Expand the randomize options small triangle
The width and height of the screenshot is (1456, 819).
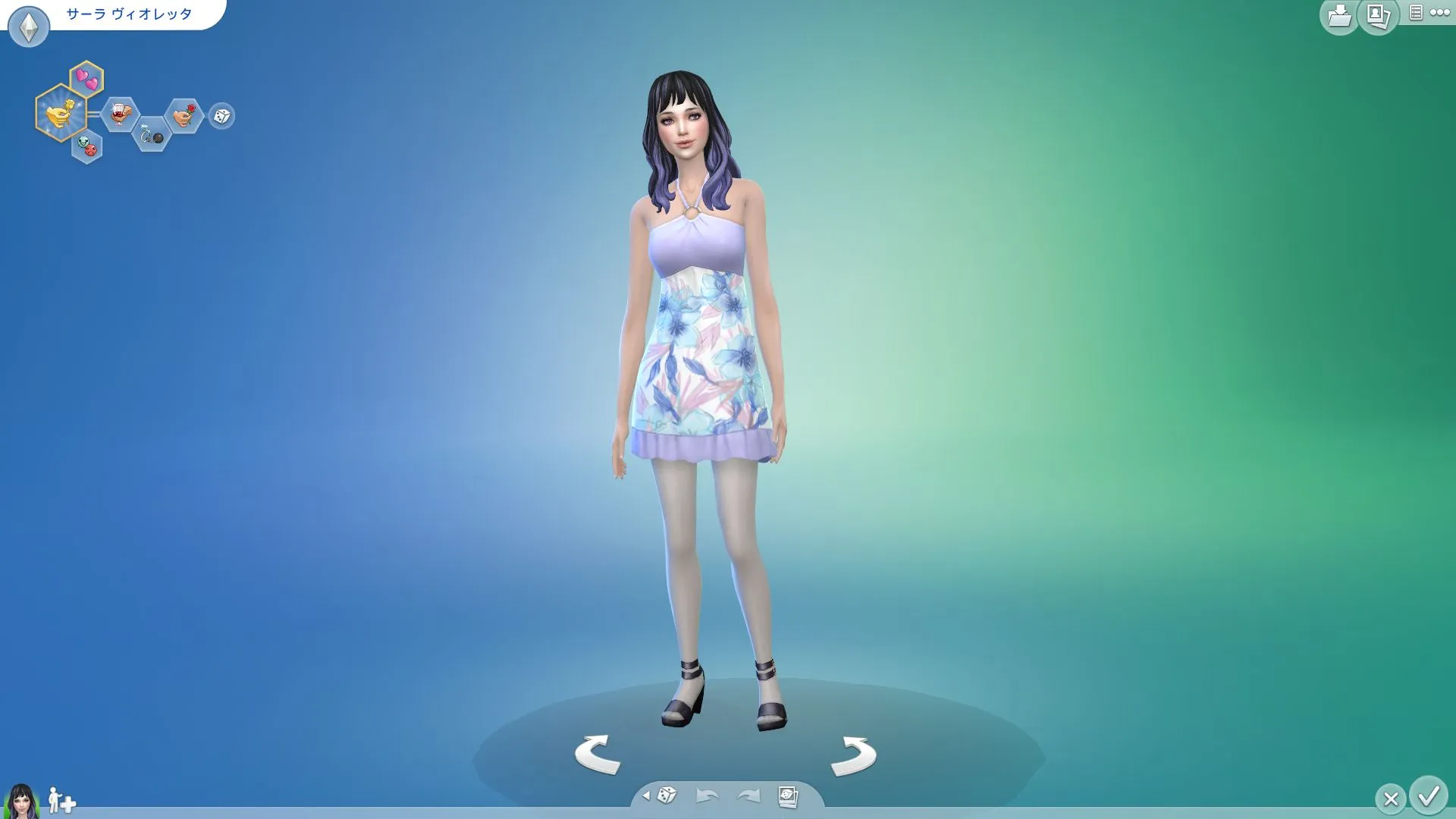point(646,795)
